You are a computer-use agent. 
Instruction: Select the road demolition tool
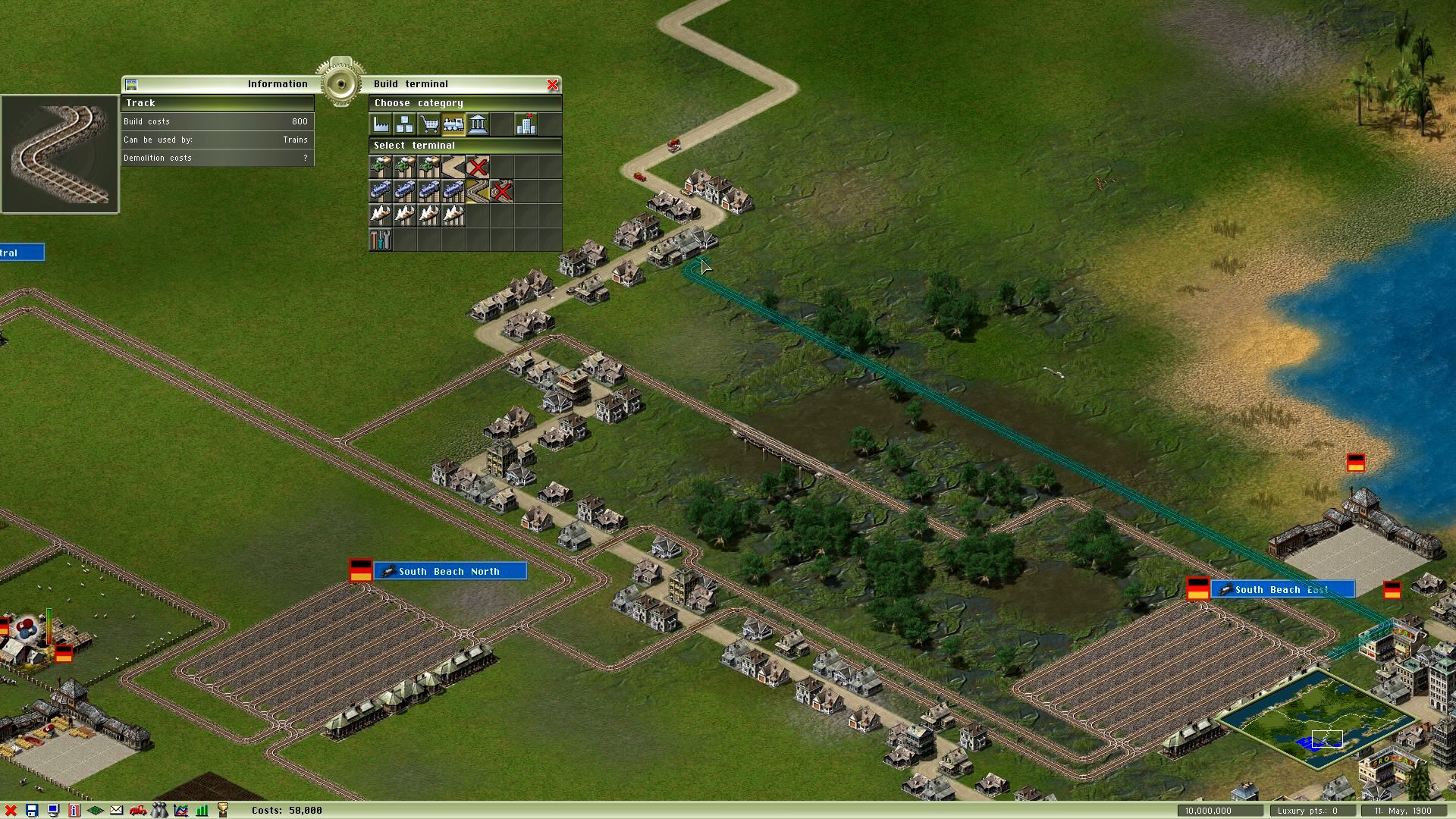tap(478, 167)
